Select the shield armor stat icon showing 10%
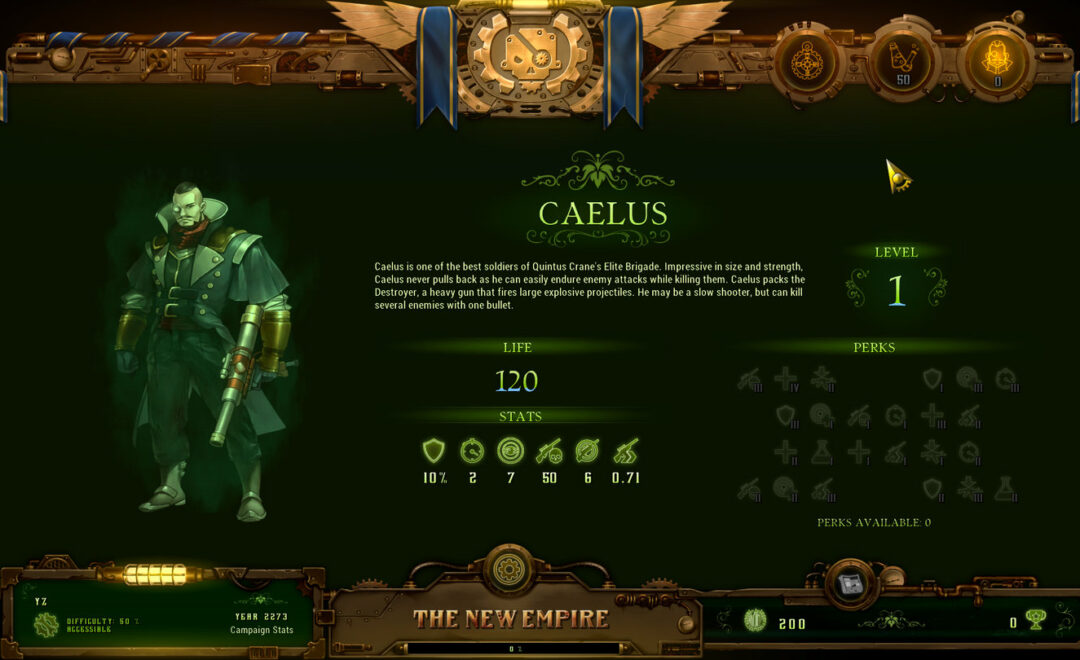1080x660 pixels. click(434, 452)
